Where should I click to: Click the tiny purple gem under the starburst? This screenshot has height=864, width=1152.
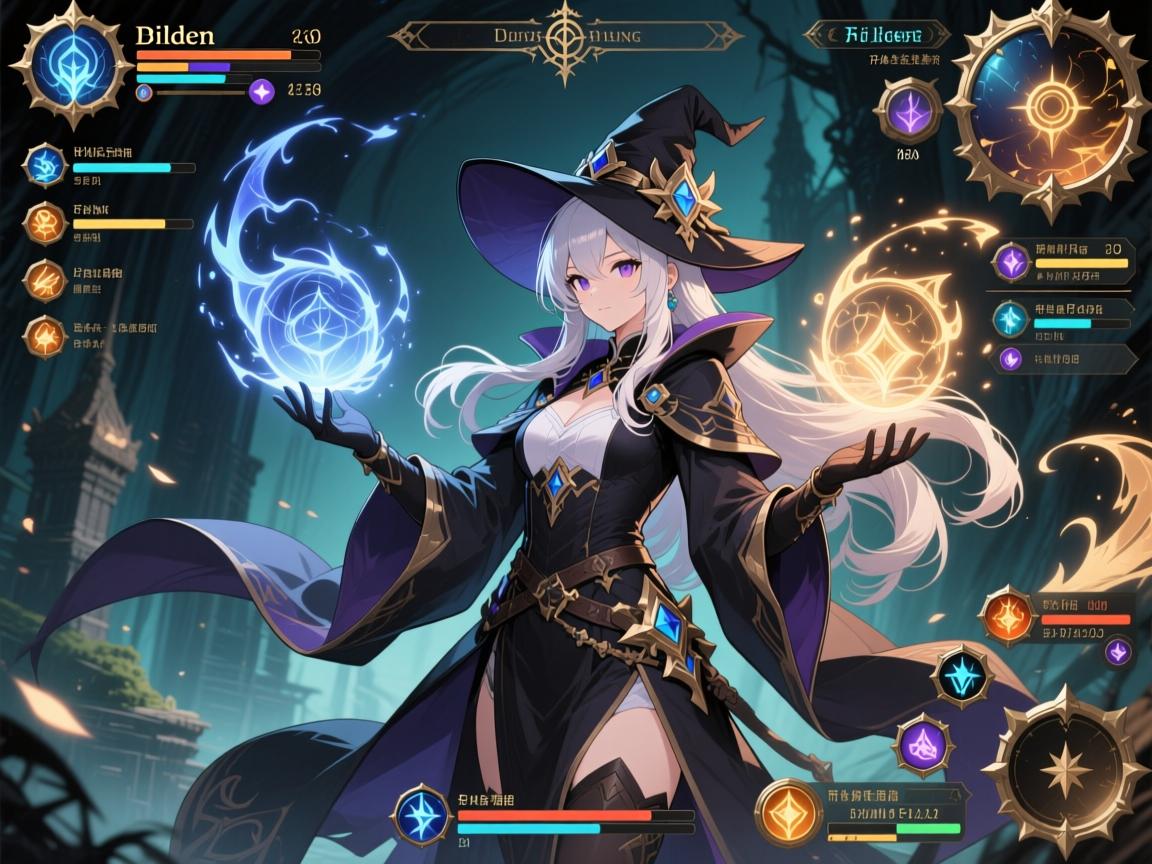[1117, 651]
